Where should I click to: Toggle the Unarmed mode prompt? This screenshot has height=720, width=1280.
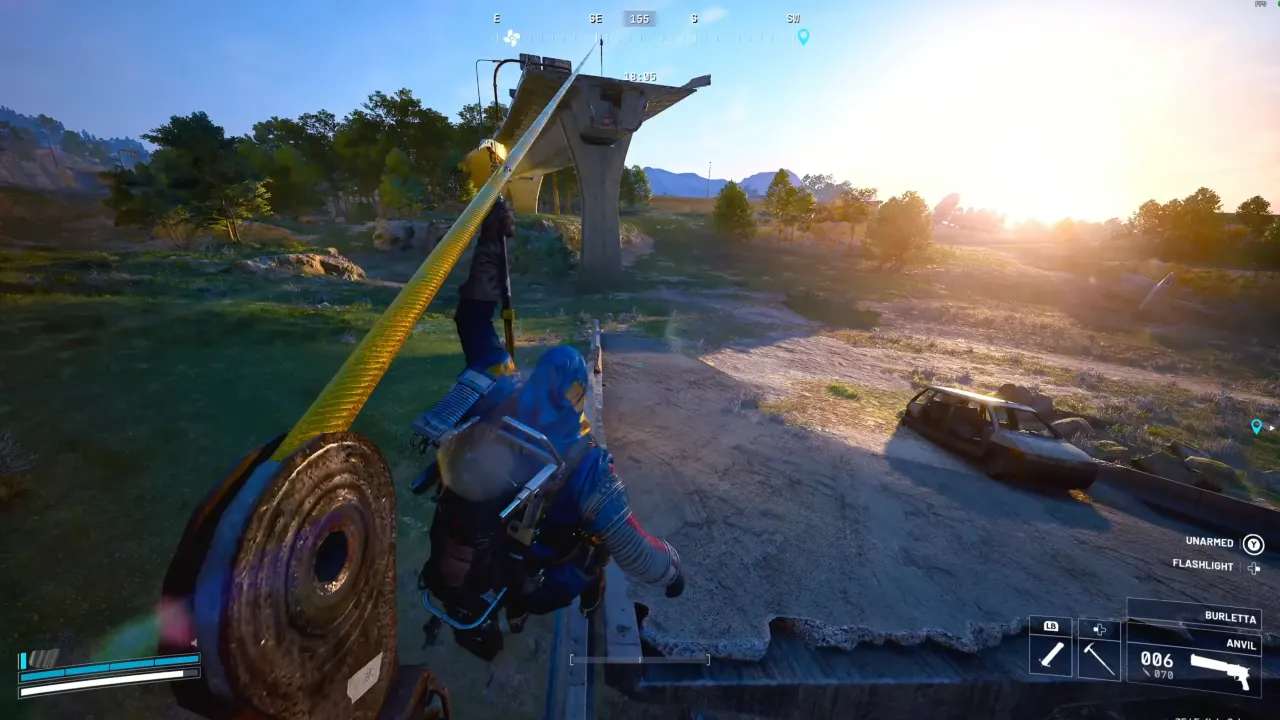[1209, 542]
